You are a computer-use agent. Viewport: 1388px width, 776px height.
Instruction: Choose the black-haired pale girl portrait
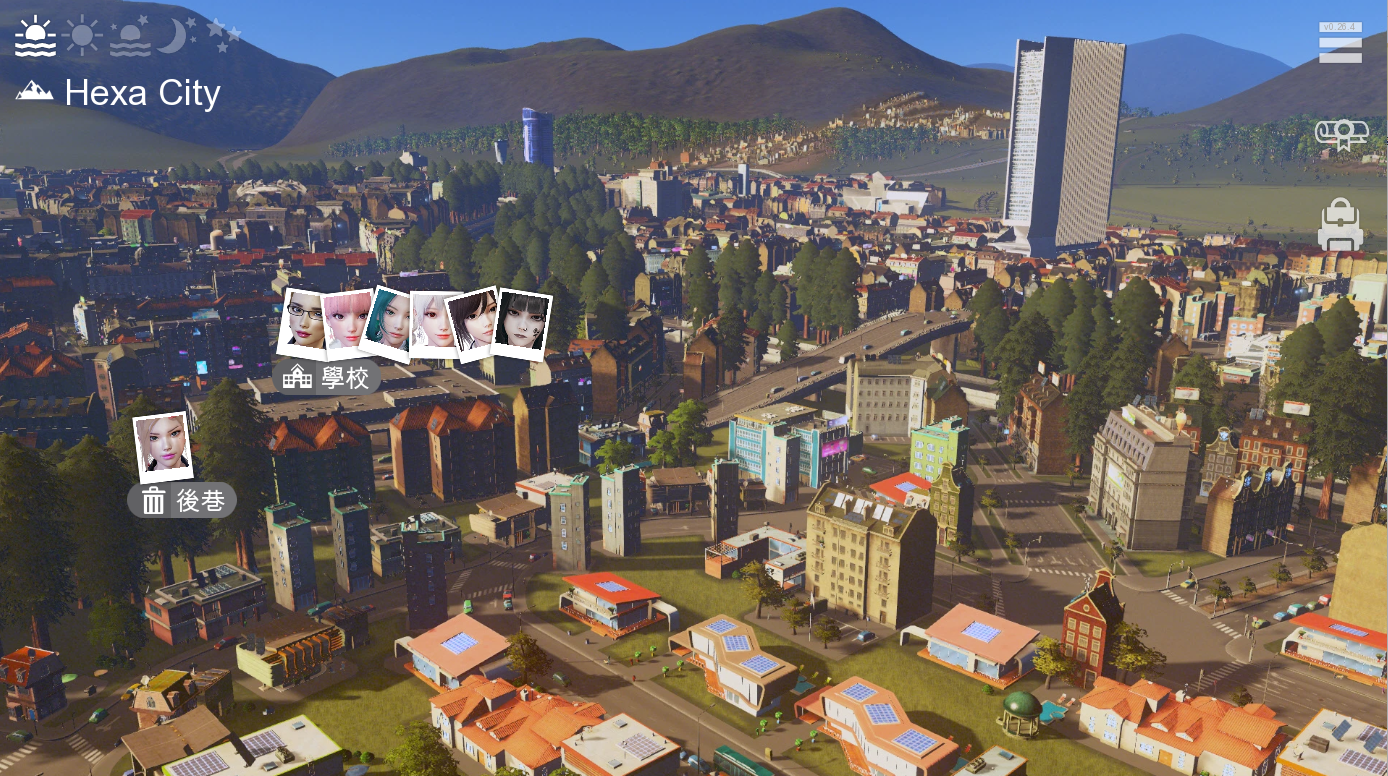coord(522,324)
